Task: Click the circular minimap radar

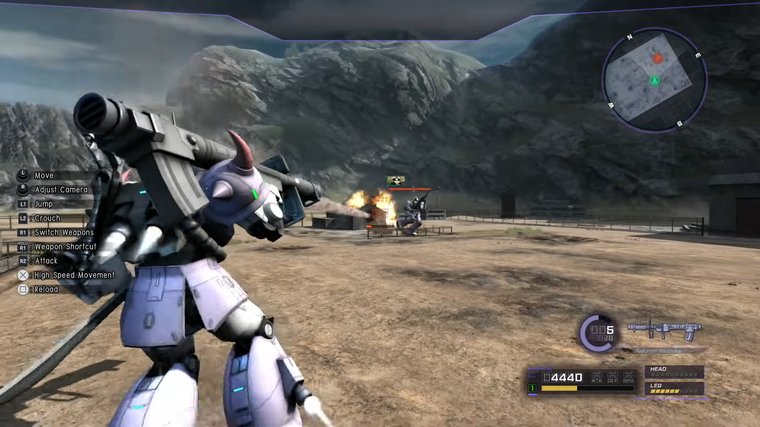Action: tap(654, 80)
